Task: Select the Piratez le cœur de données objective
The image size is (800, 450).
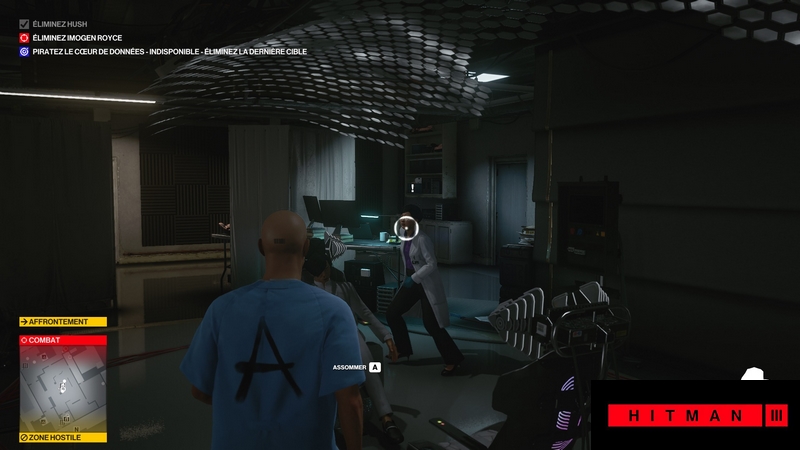Action: coord(169,51)
